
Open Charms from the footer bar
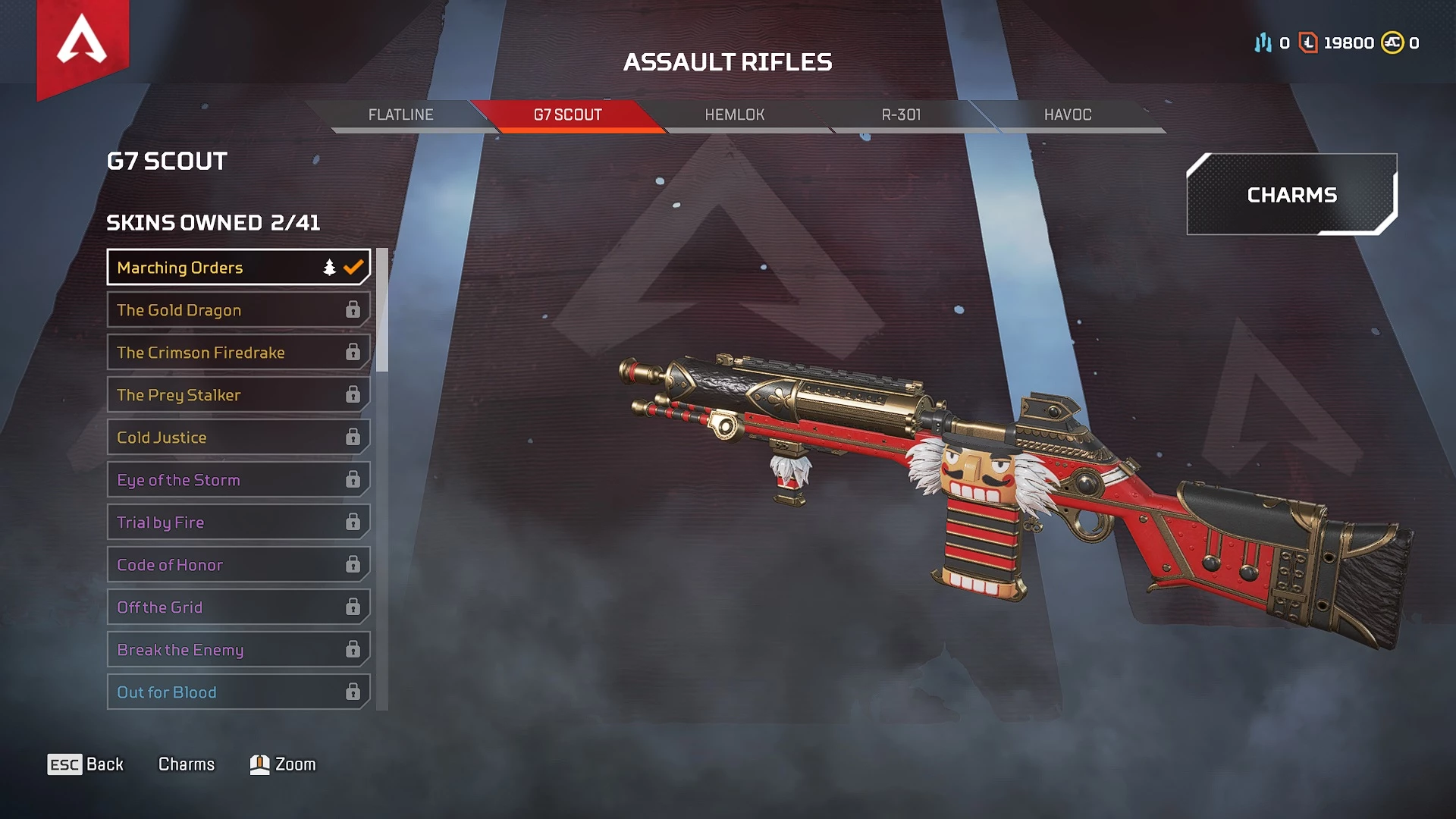[187, 764]
